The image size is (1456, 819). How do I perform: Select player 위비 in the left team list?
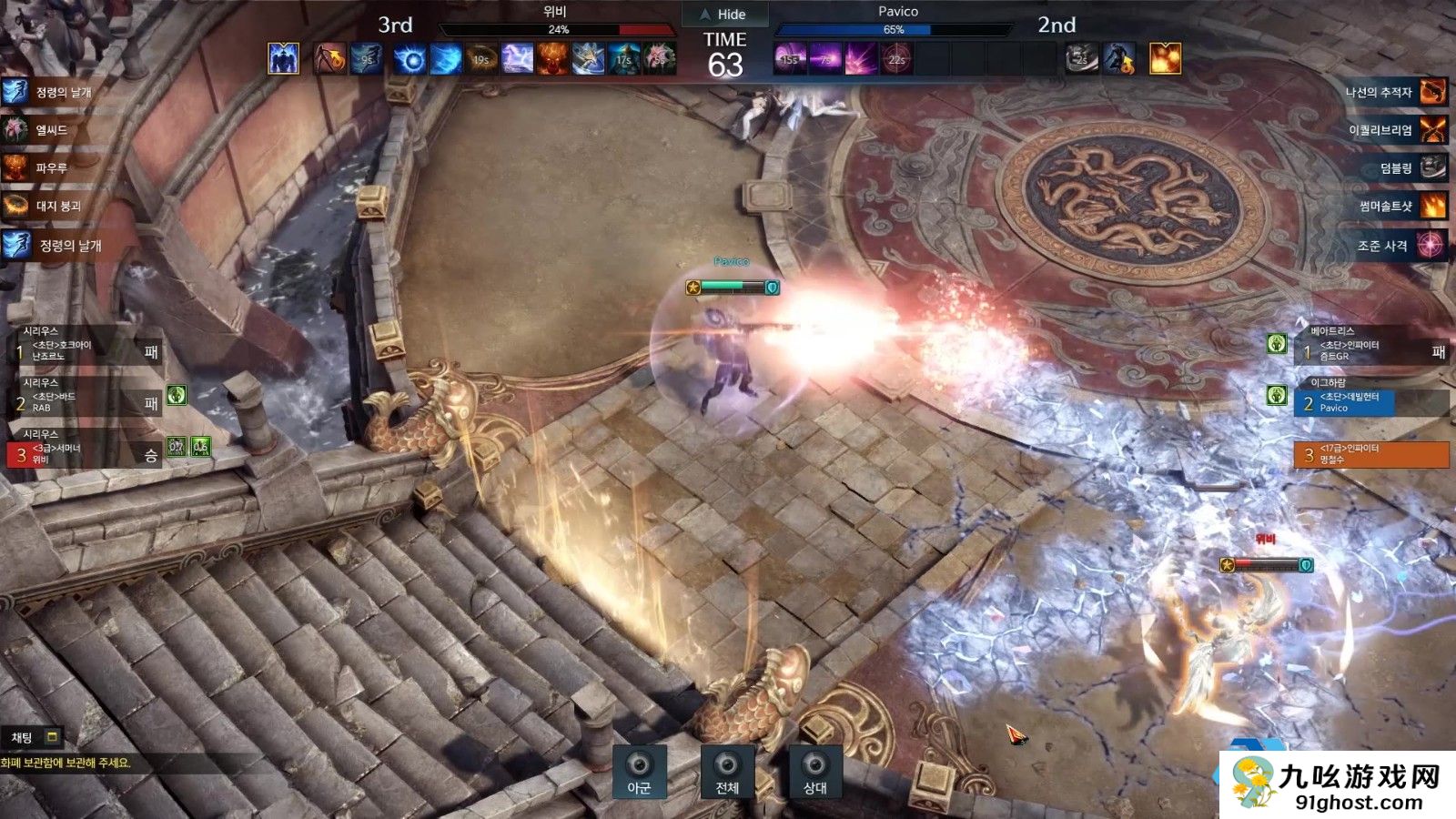(x=84, y=453)
